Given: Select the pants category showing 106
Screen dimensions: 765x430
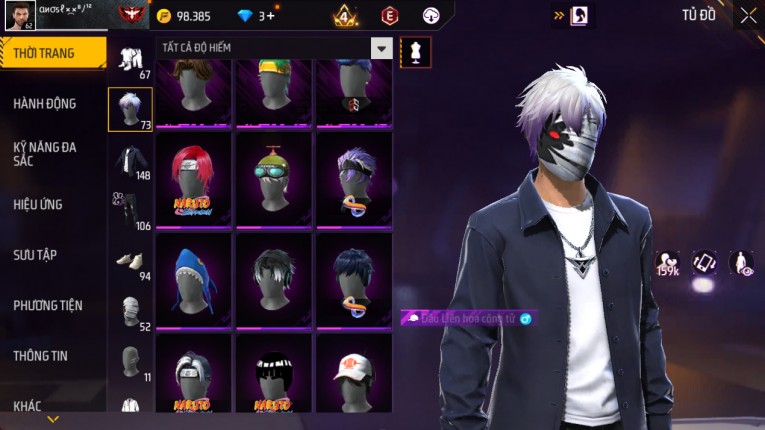Looking at the screenshot, I should pos(130,210).
